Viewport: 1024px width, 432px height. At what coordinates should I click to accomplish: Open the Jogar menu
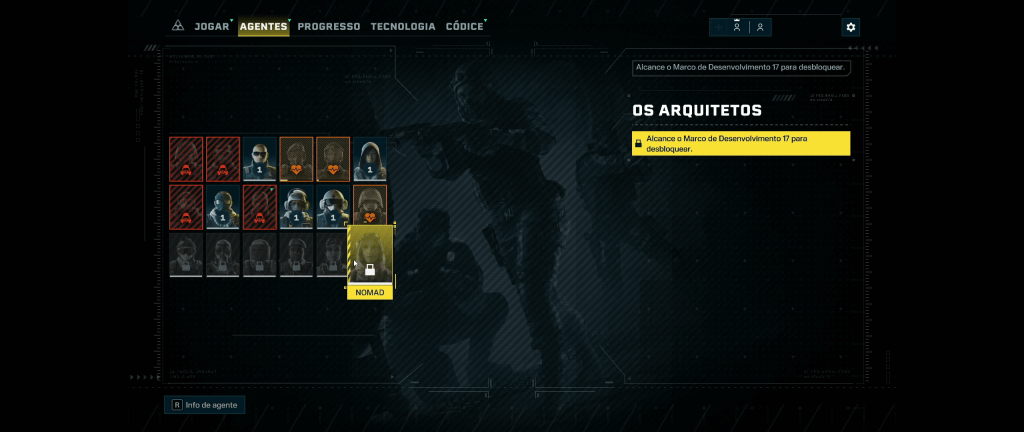[x=211, y=27]
